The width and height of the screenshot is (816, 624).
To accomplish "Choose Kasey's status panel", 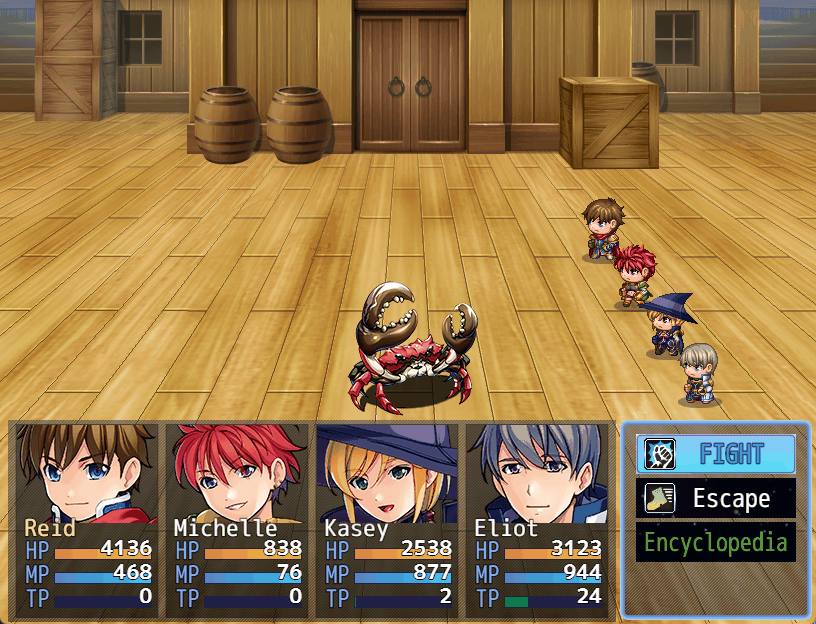I will tap(387, 517).
